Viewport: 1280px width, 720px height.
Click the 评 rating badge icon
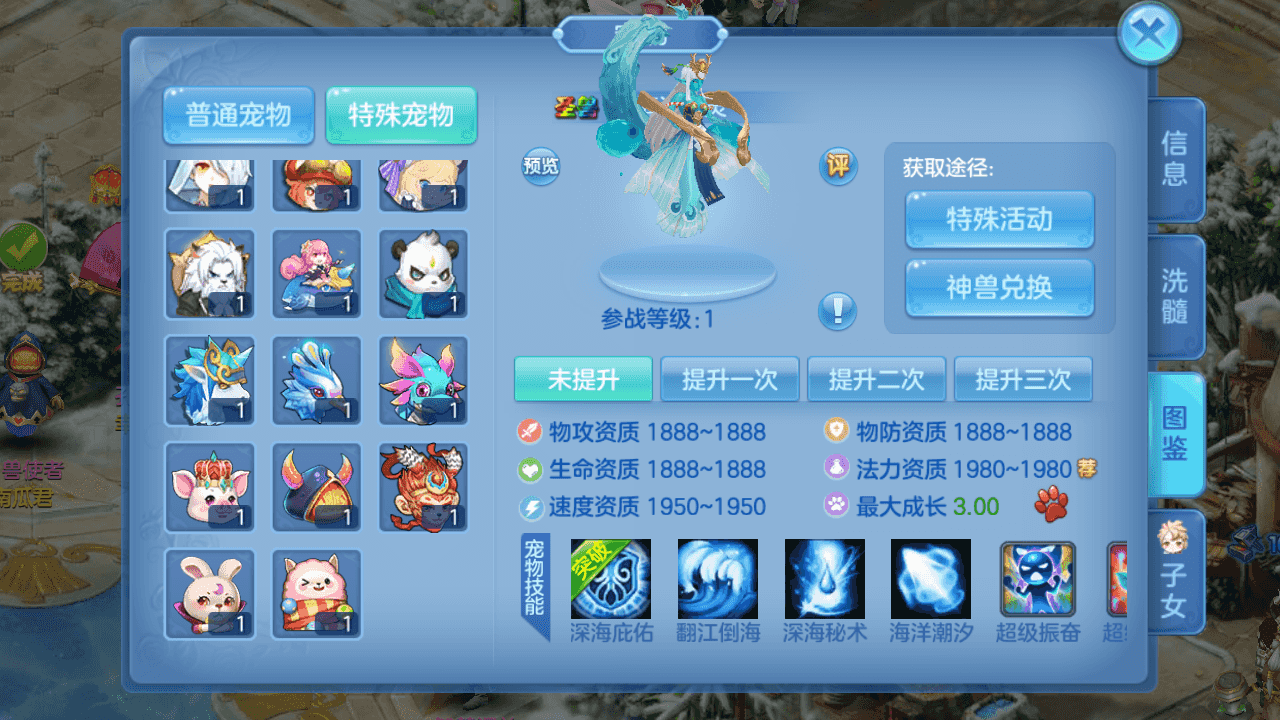tap(838, 167)
